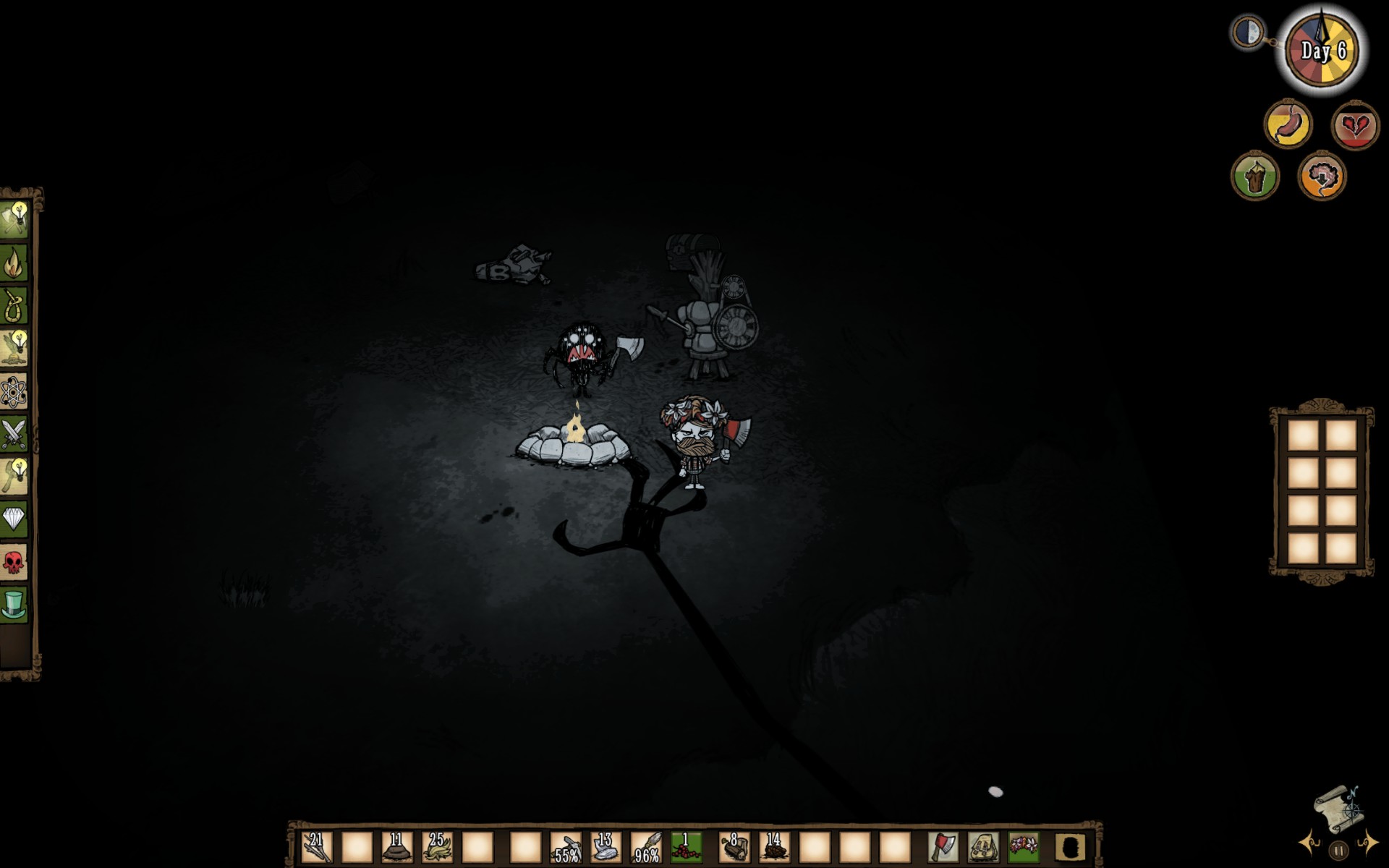This screenshot has width=1389, height=868.
Task: Open the rope Survival crafting tab
Action: (14, 306)
